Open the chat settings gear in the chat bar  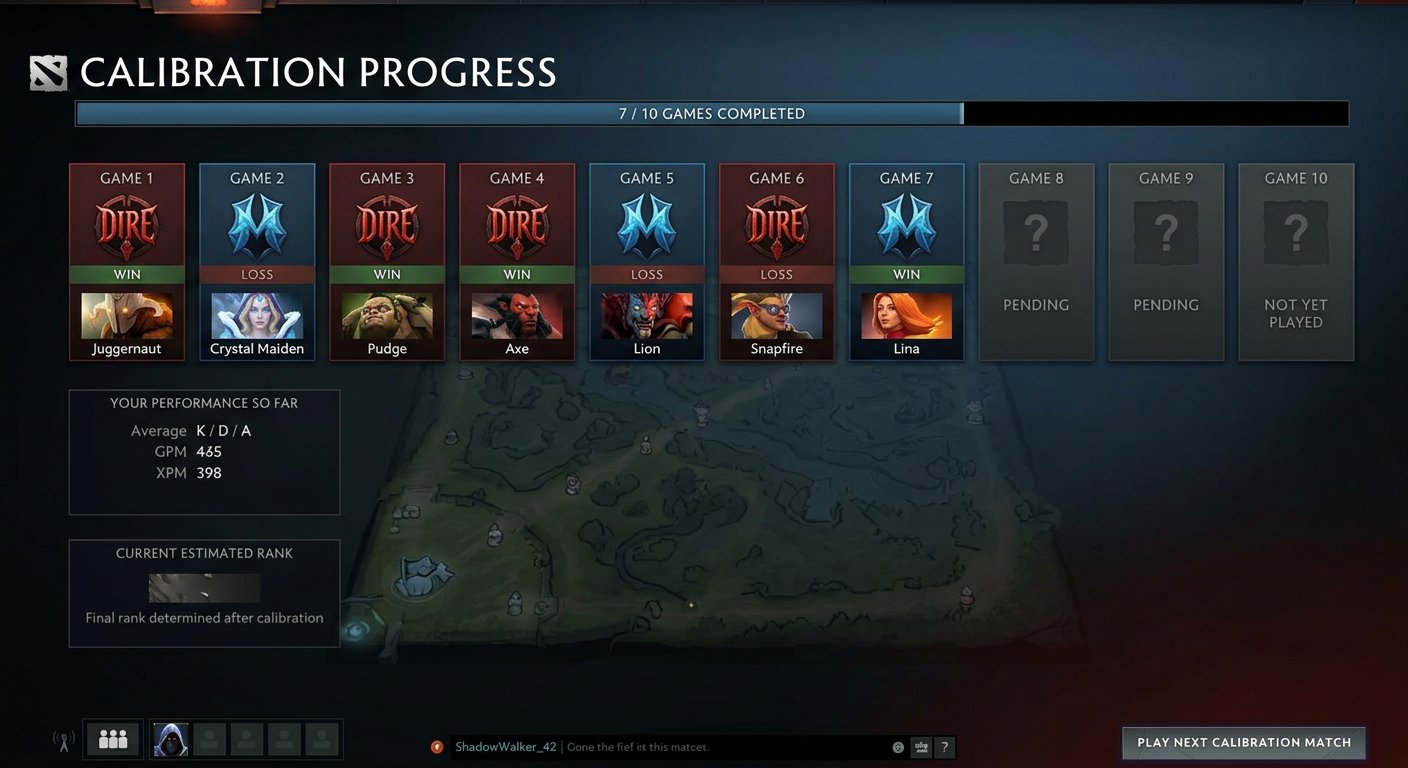898,747
